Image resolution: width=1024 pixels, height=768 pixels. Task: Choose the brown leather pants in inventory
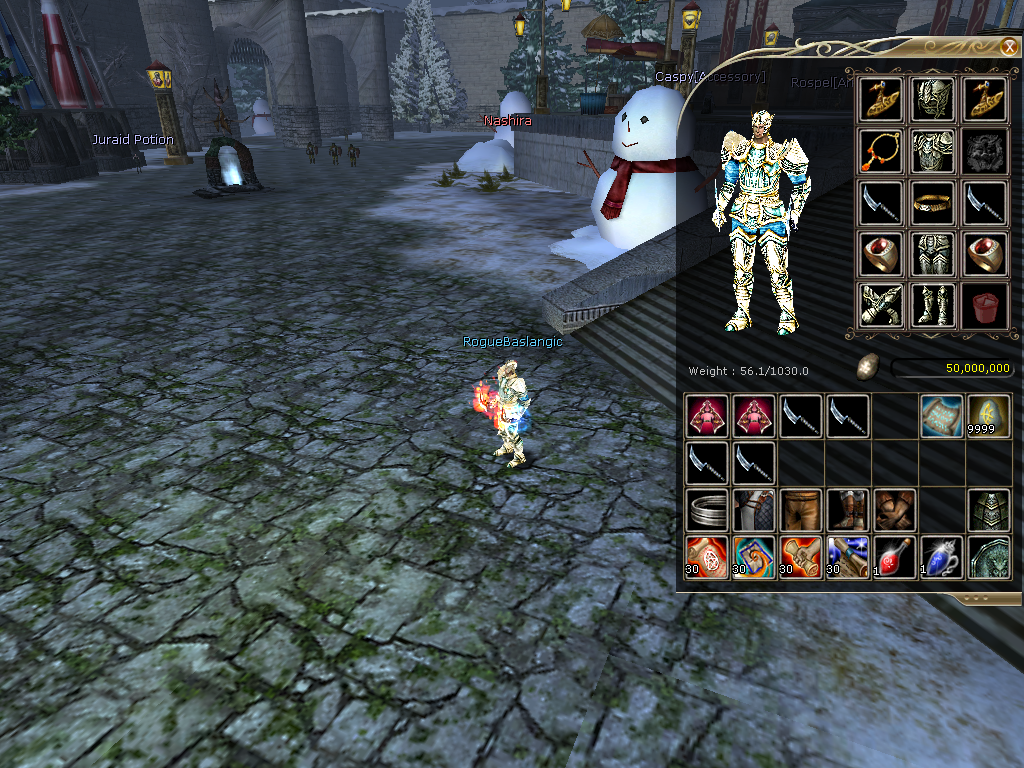click(801, 510)
